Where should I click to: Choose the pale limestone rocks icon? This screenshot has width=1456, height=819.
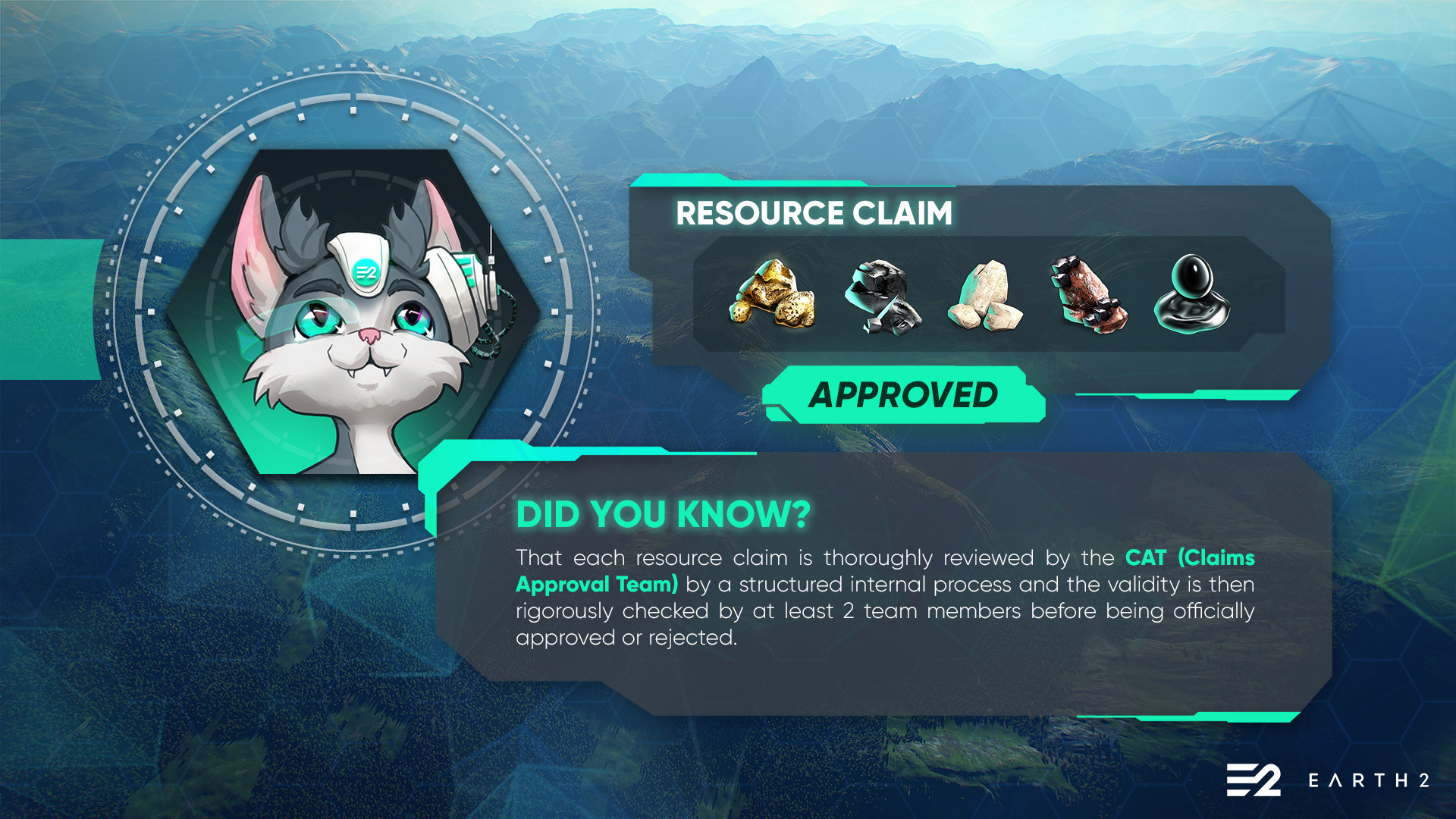(x=985, y=297)
